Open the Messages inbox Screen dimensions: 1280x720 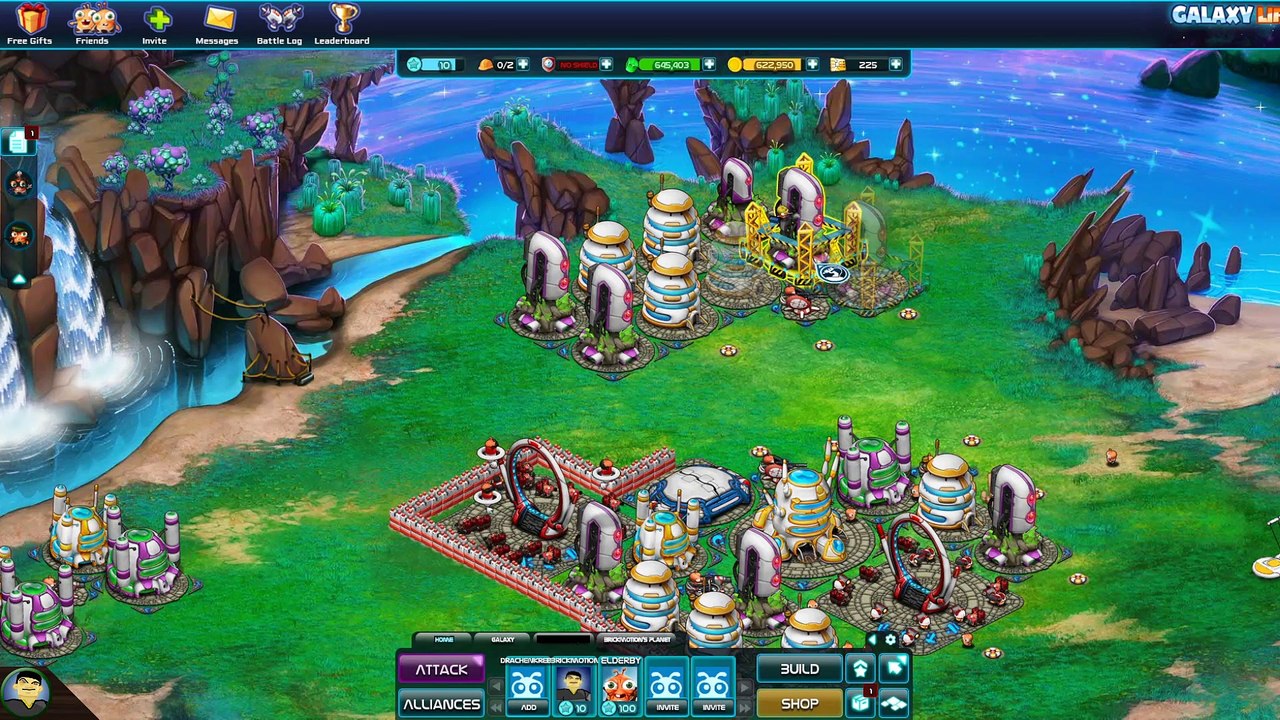pos(217,24)
